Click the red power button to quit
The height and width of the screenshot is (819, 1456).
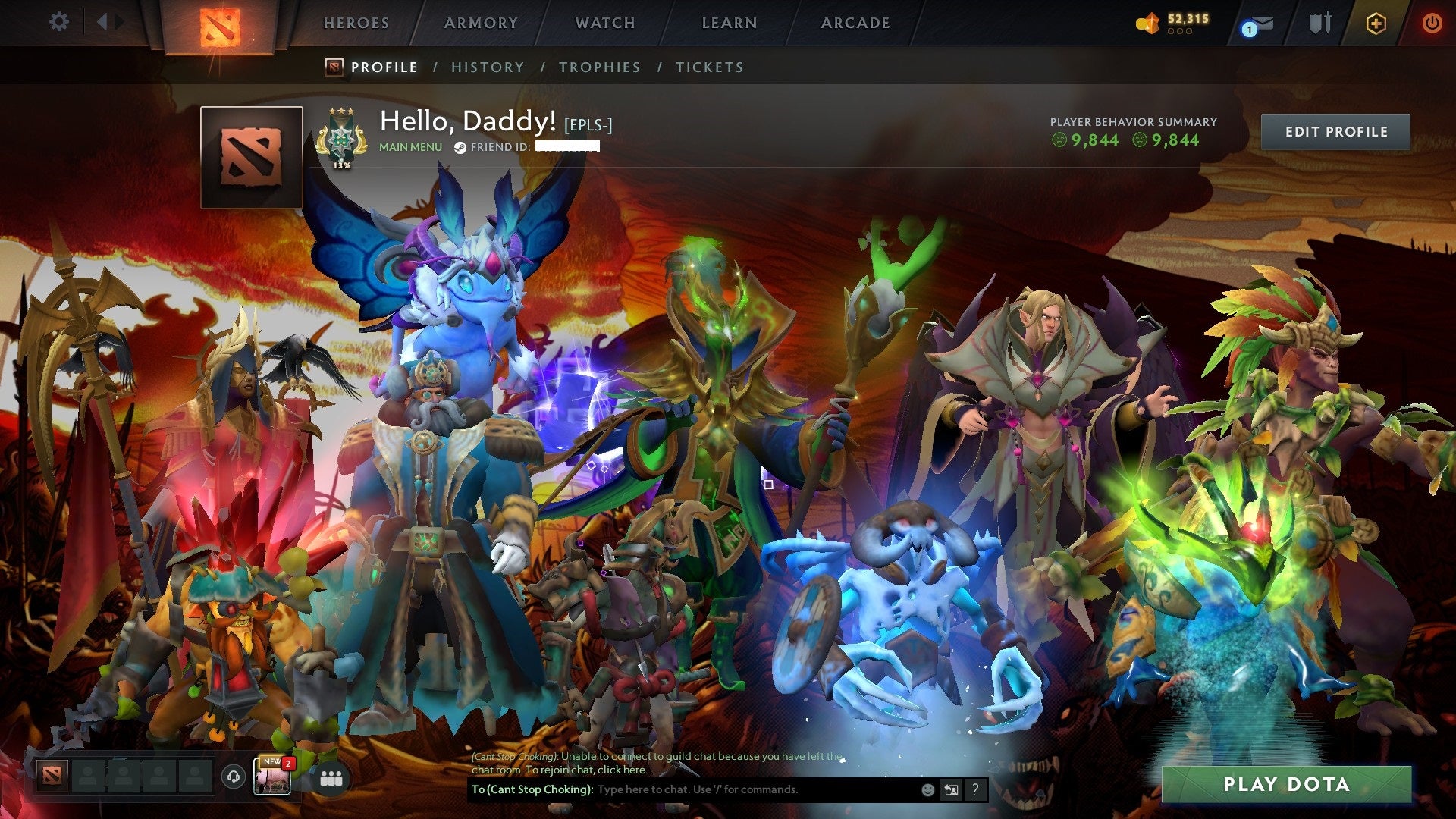click(x=1432, y=23)
